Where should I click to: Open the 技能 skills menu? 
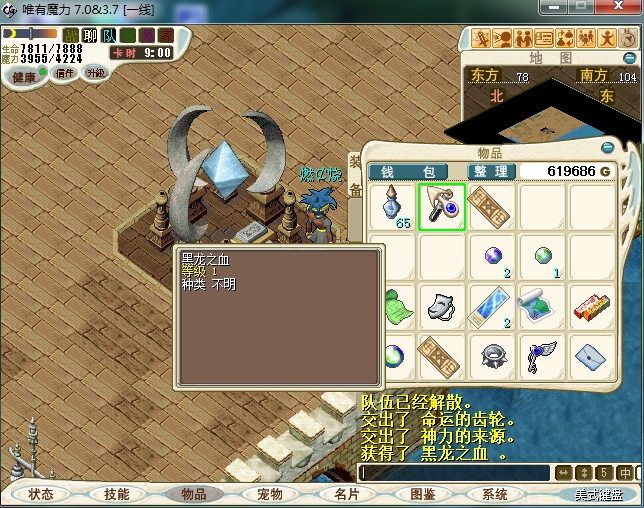pos(116,494)
